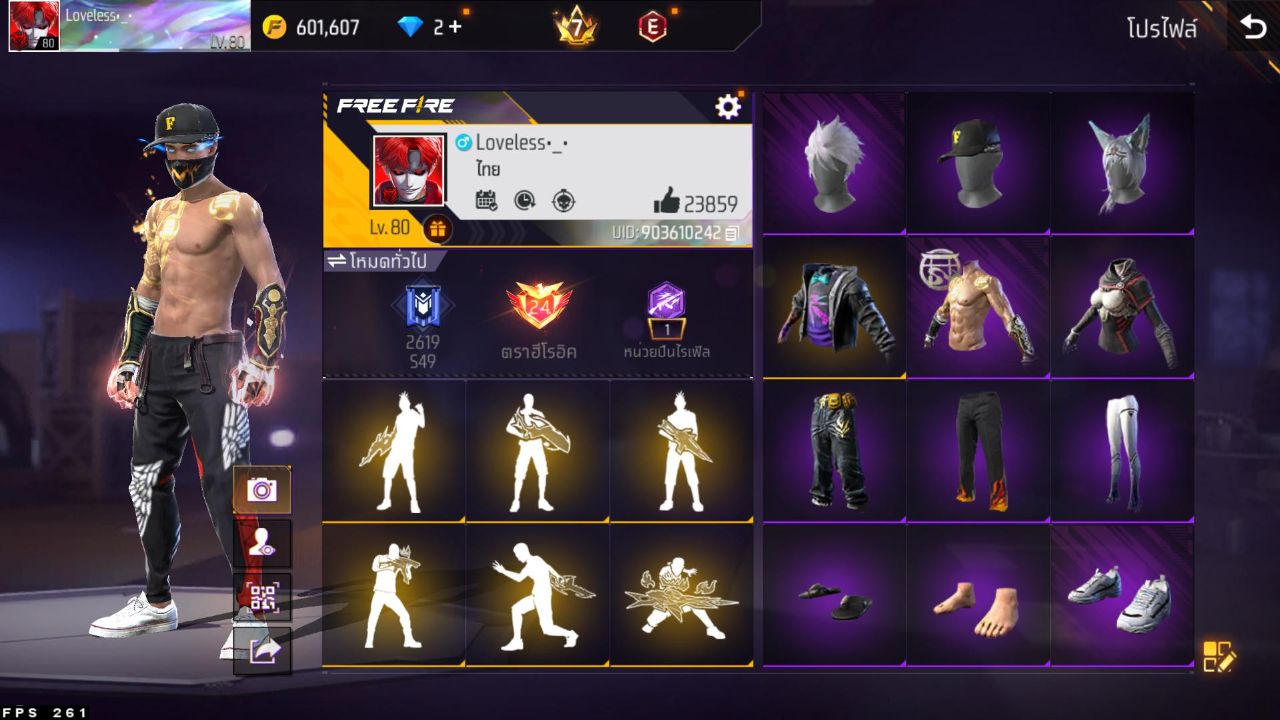Open the camera photo mode
The width and height of the screenshot is (1280, 720).
click(x=262, y=490)
